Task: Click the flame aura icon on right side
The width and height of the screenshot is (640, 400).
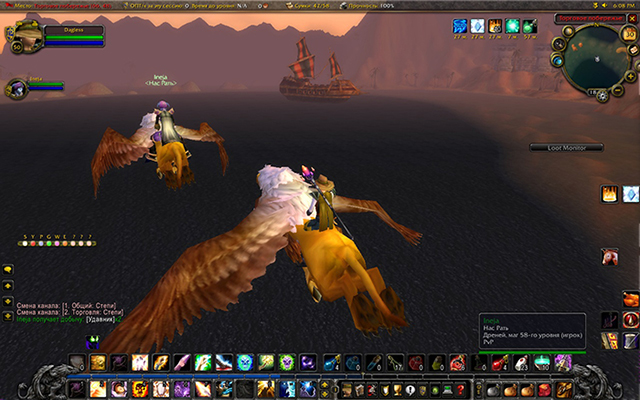Action: (608, 194)
